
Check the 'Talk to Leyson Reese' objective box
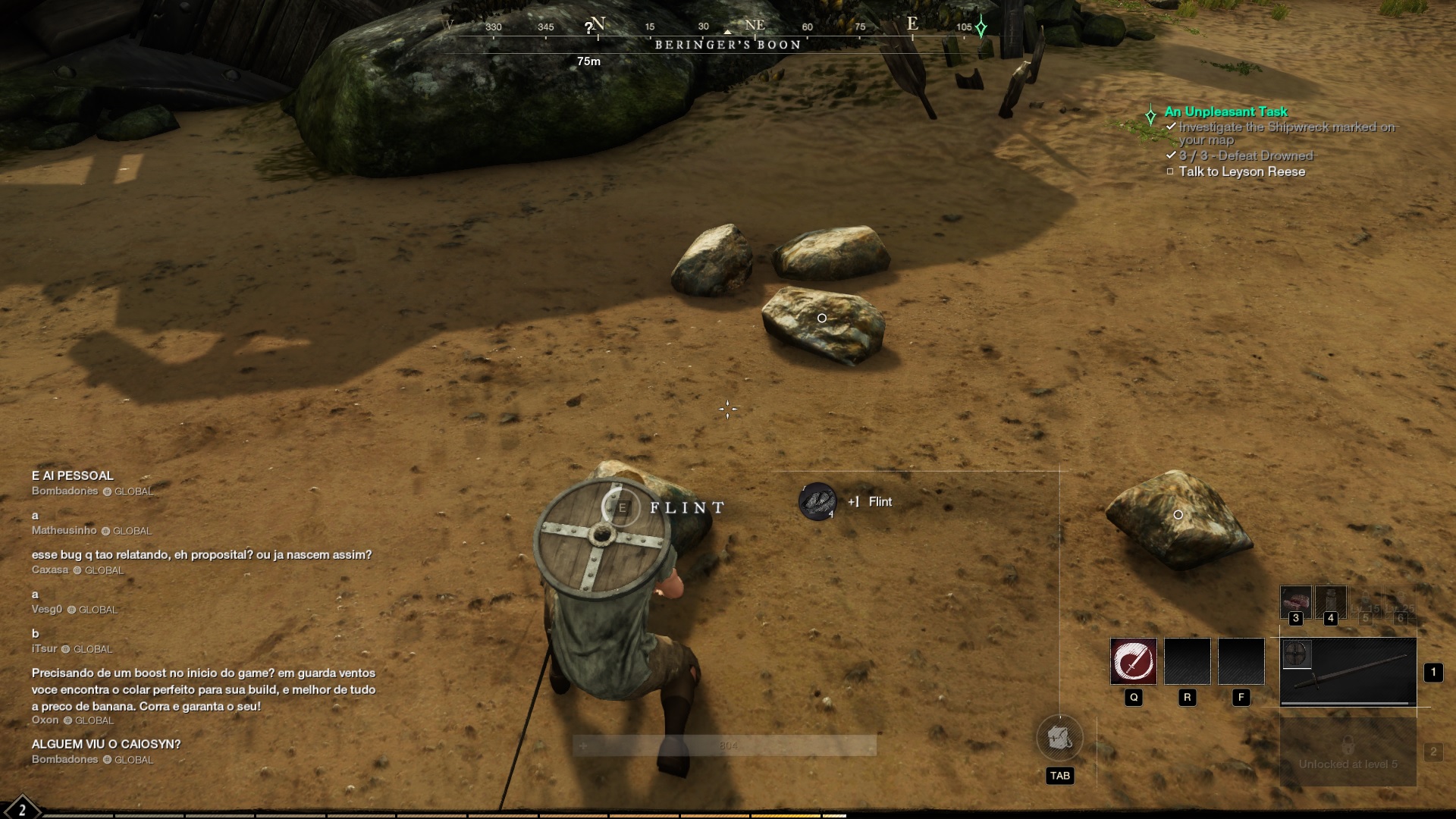tap(1170, 171)
